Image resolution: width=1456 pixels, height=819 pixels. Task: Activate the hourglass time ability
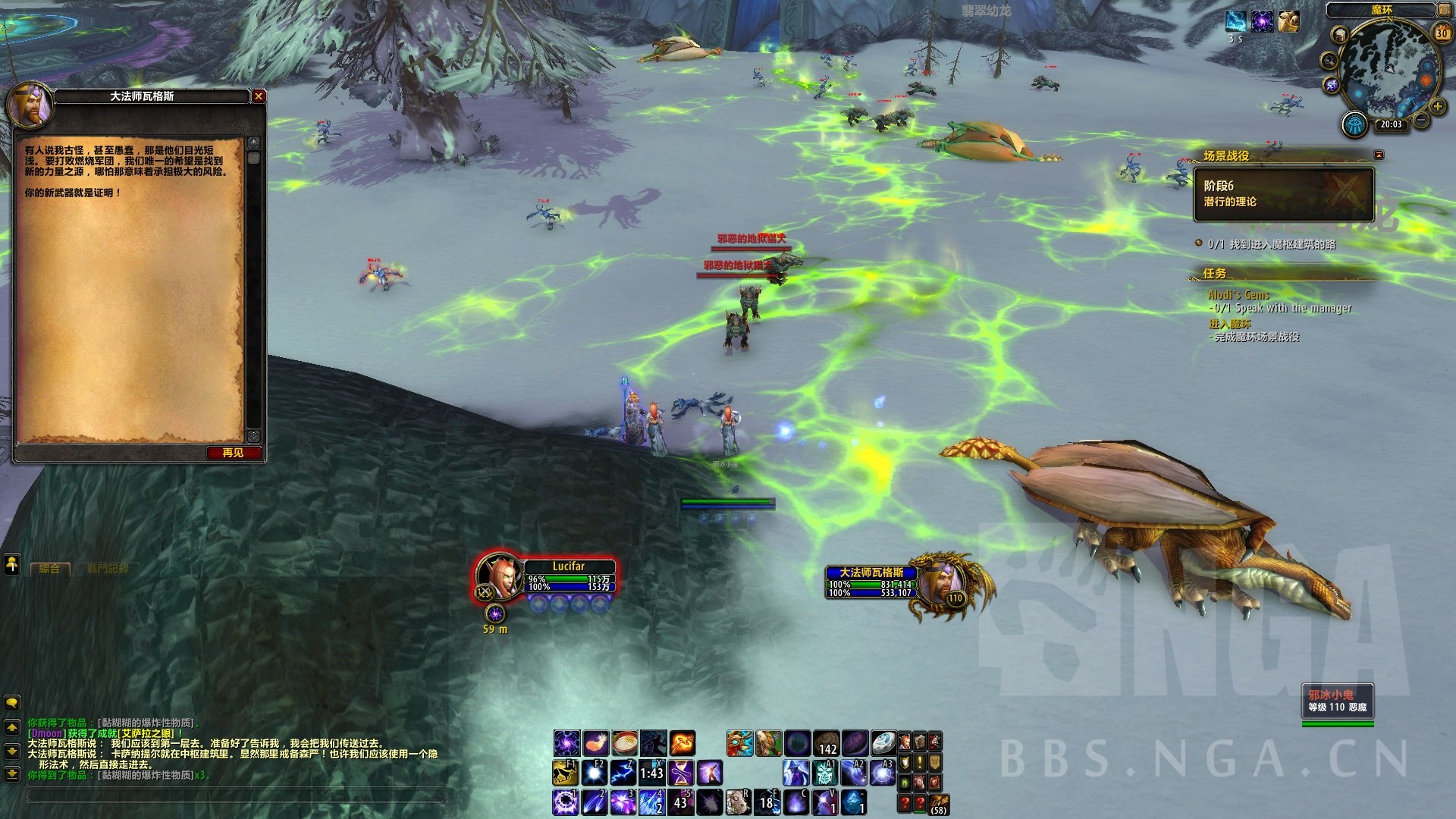click(680, 773)
